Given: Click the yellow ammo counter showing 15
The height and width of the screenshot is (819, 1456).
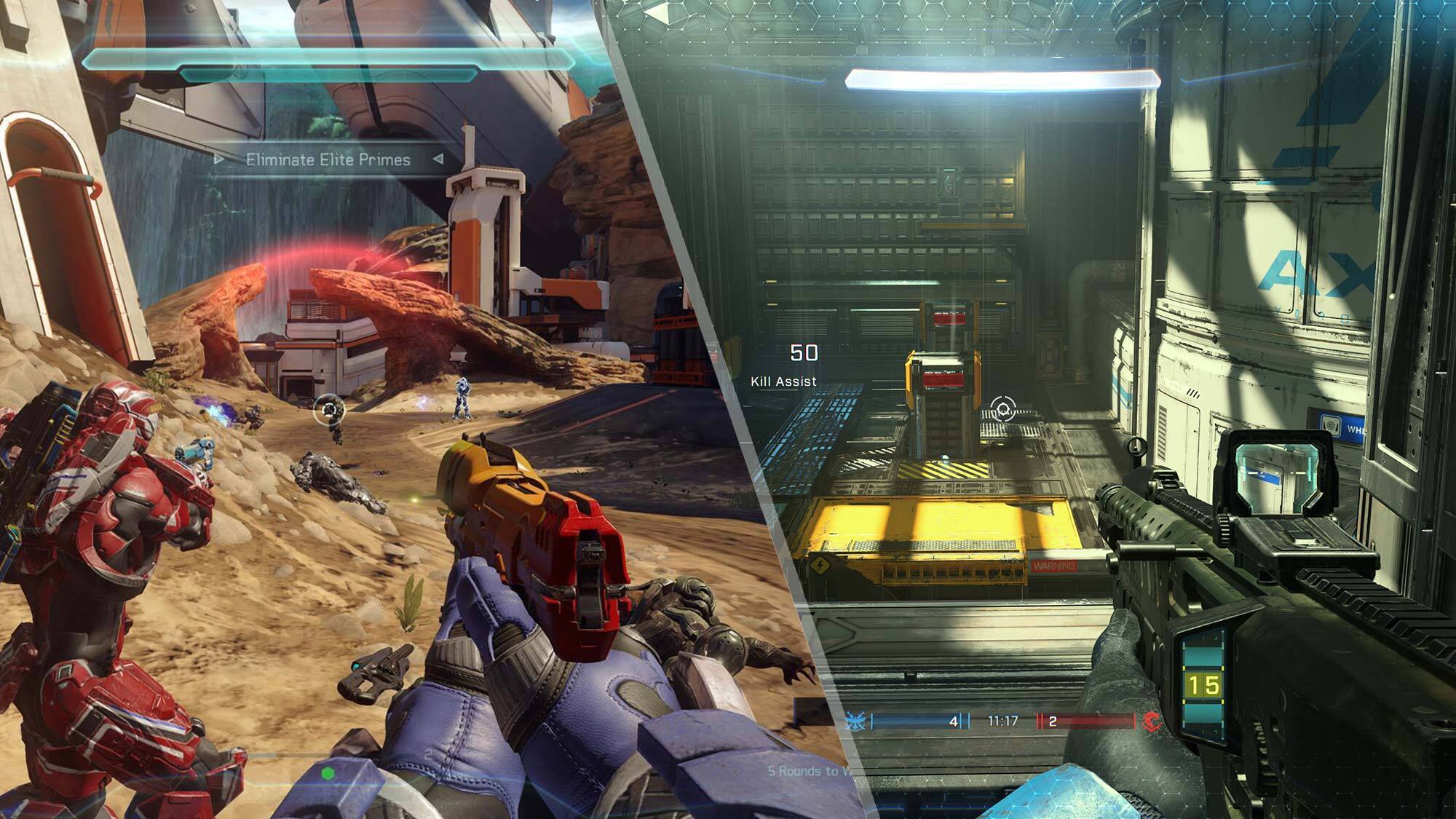Looking at the screenshot, I should coord(1204,686).
